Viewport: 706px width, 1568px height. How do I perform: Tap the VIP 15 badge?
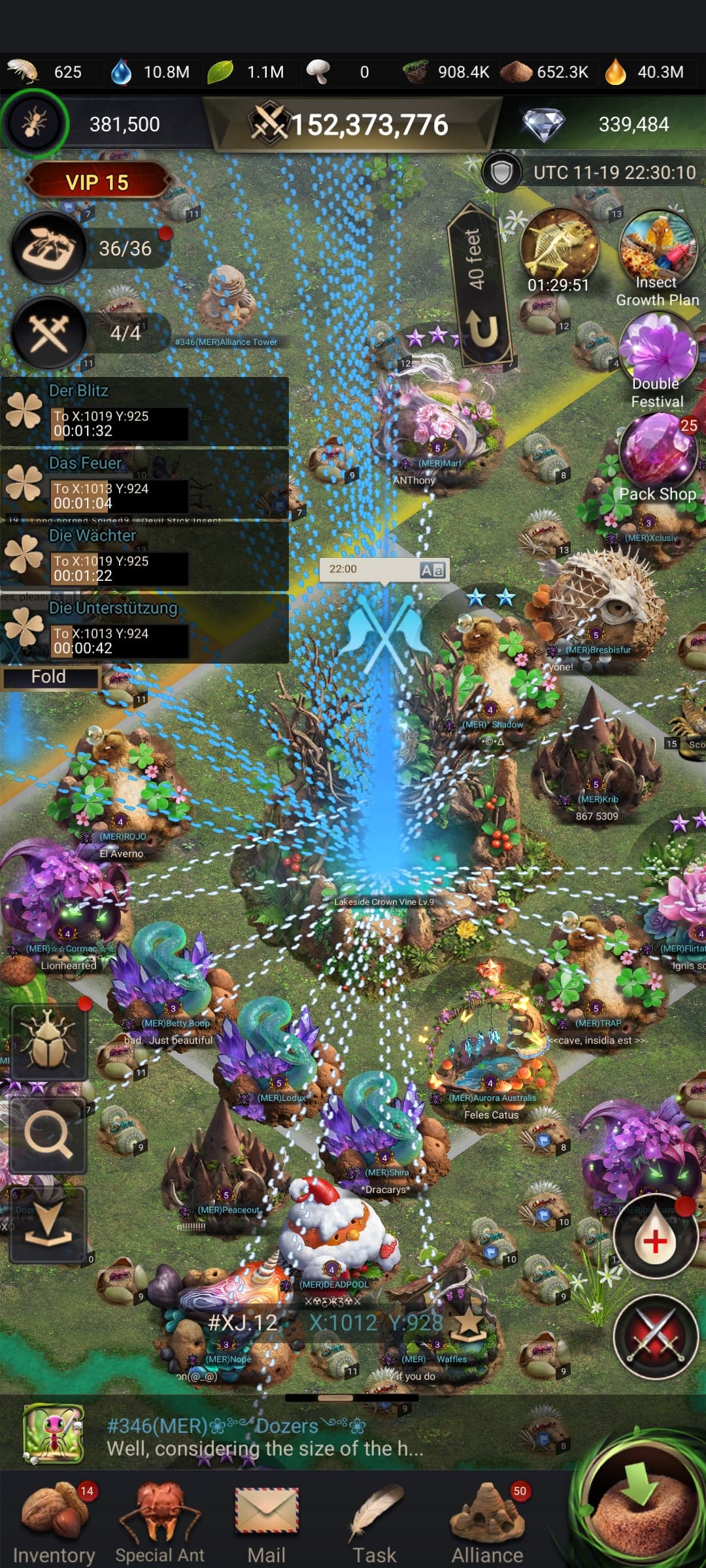tap(97, 182)
